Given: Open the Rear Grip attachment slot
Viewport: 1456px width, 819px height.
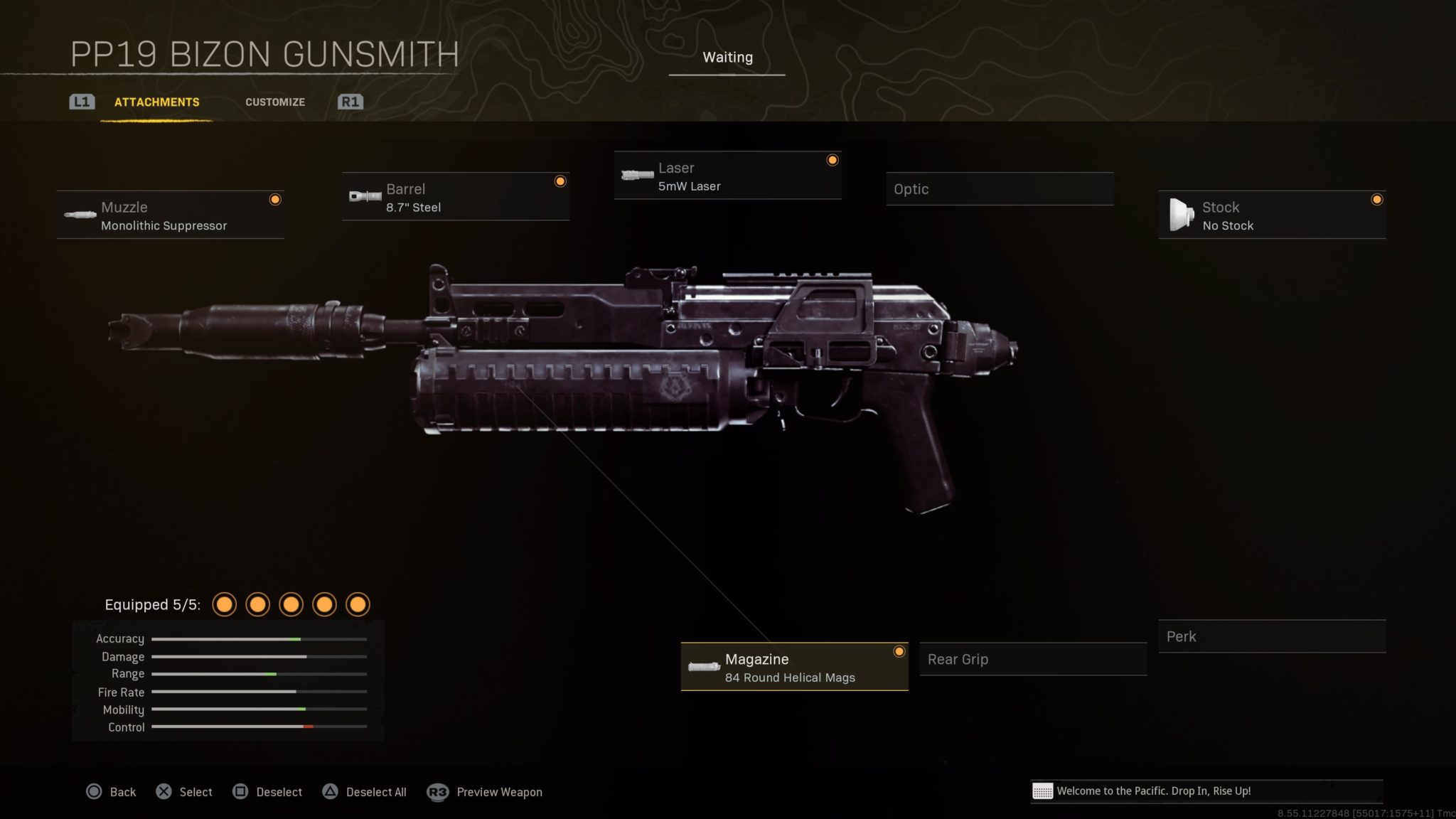Looking at the screenshot, I should point(1032,659).
